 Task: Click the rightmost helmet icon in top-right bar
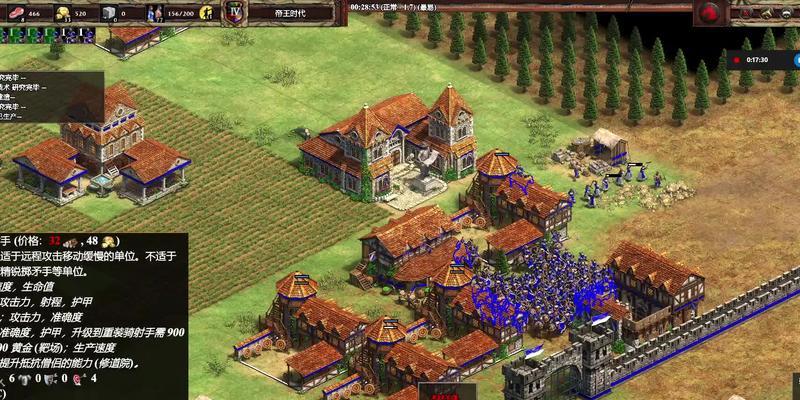click(788, 13)
